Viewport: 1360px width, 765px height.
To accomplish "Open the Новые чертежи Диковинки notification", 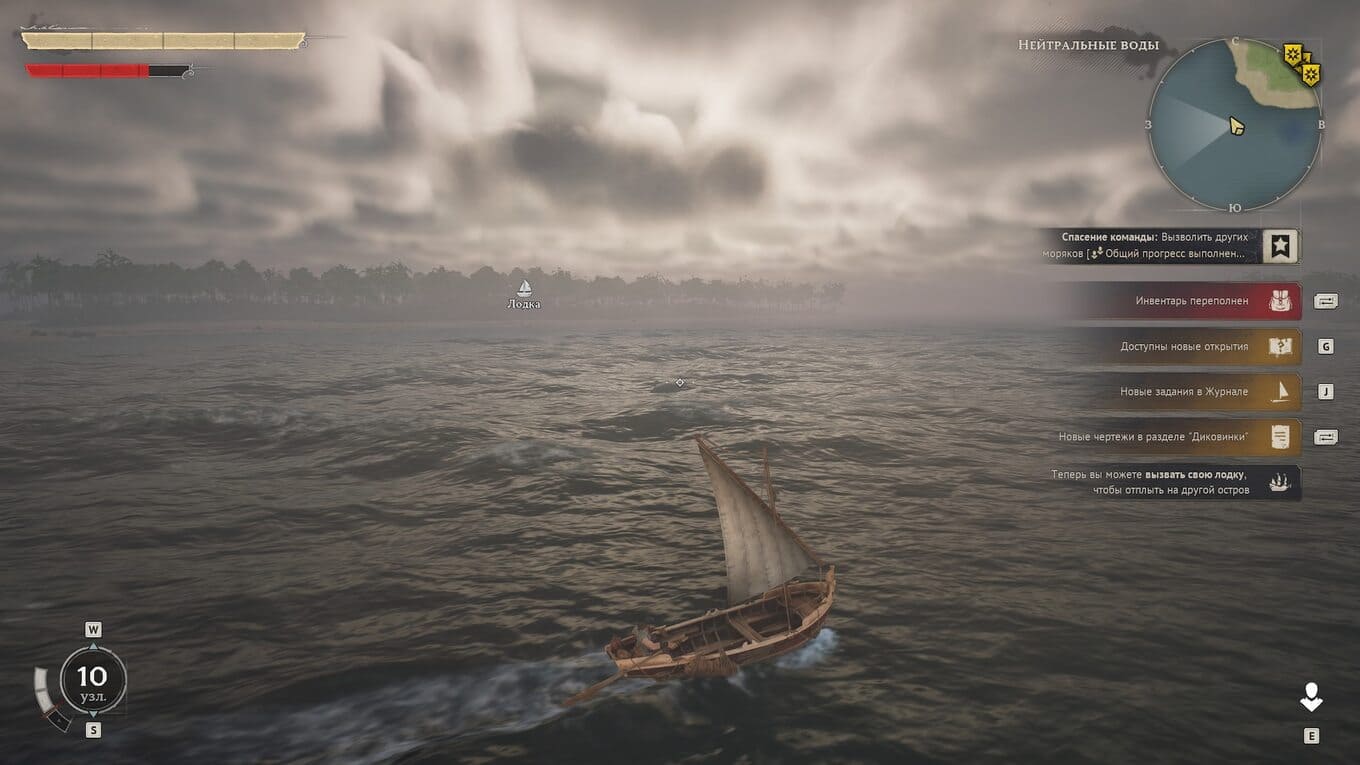I will pyautogui.click(x=1170, y=437).
